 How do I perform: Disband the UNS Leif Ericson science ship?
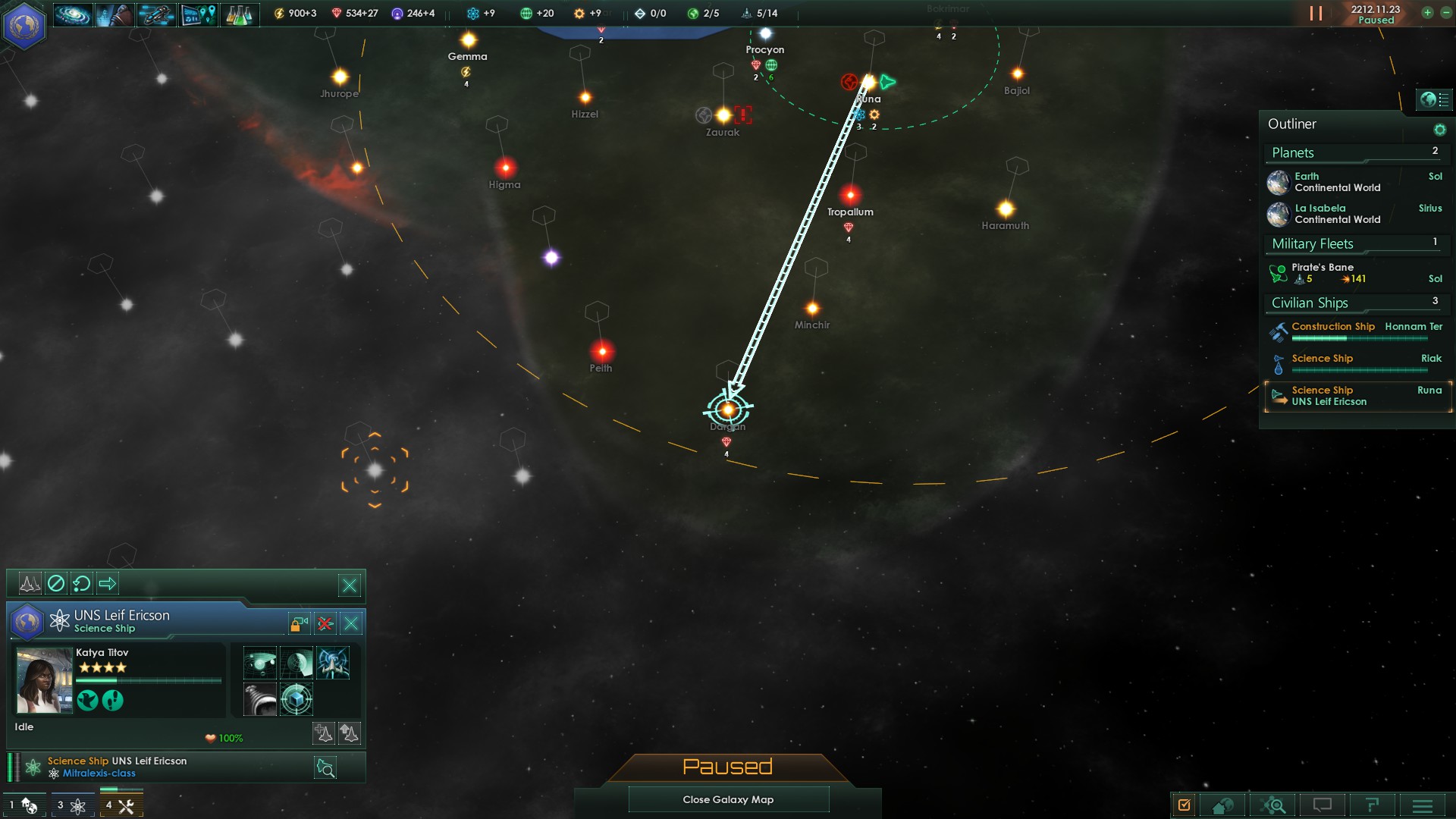coord(325,623)
